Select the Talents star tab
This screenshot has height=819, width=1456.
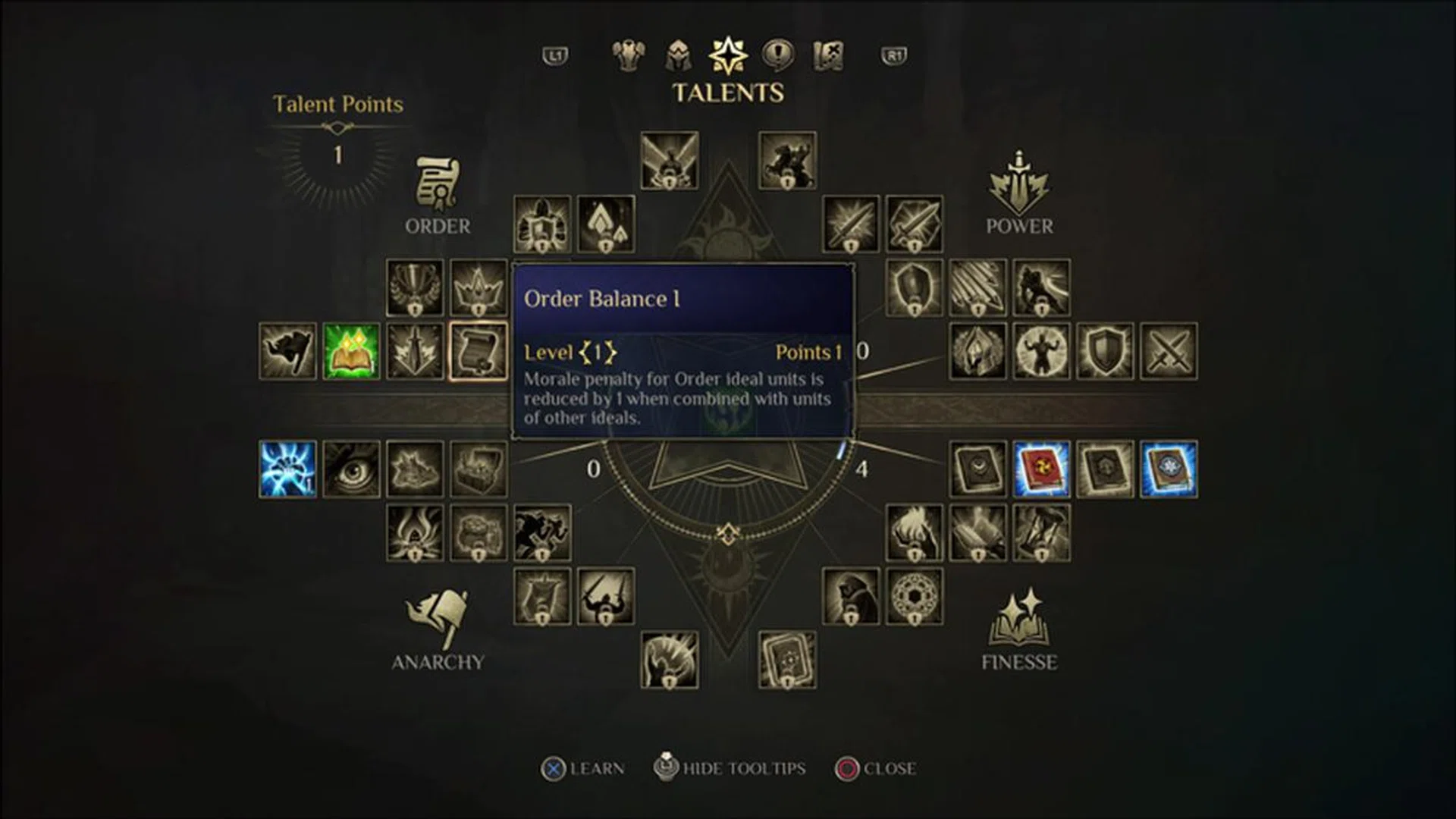point(728,55)
